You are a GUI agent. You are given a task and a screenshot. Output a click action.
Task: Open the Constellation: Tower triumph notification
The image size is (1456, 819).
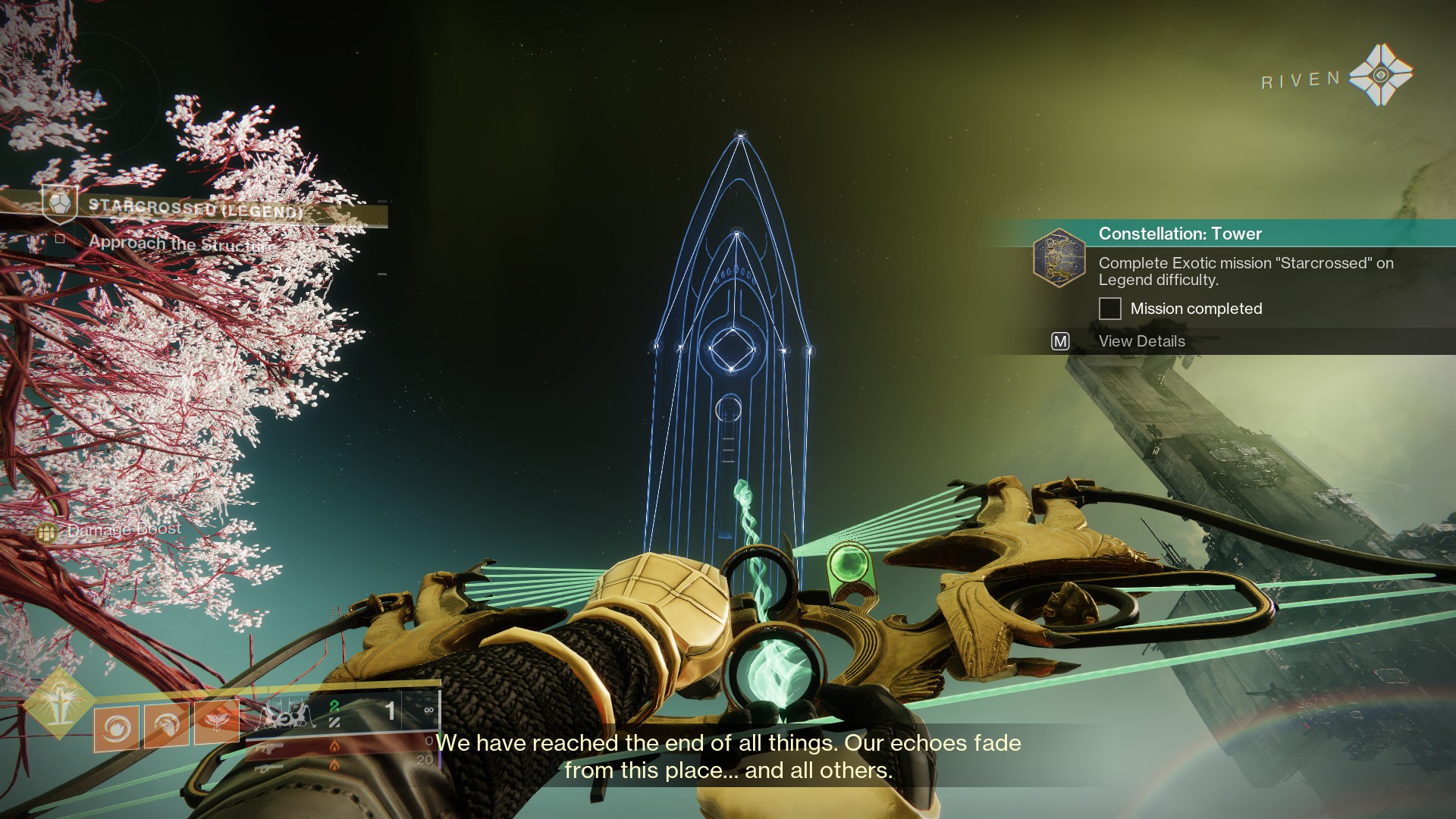(1179, 234)
